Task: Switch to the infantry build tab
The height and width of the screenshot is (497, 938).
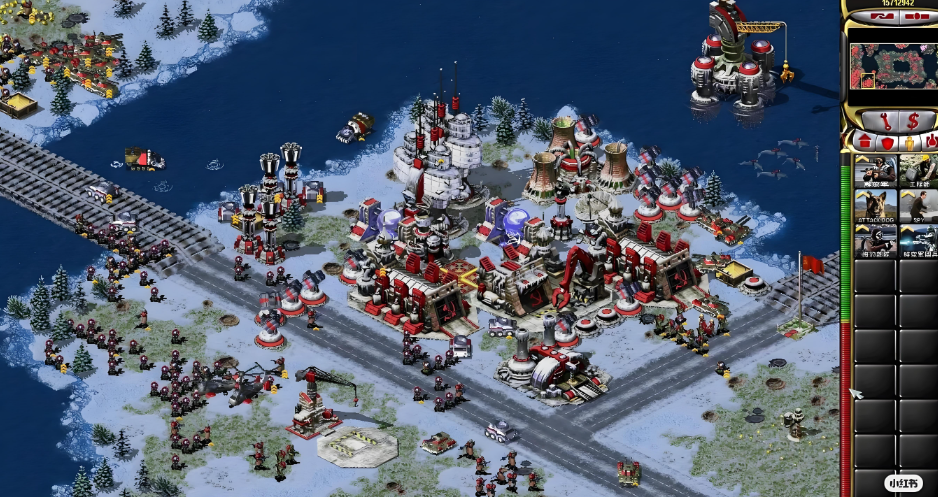Action: click(909, 143)
